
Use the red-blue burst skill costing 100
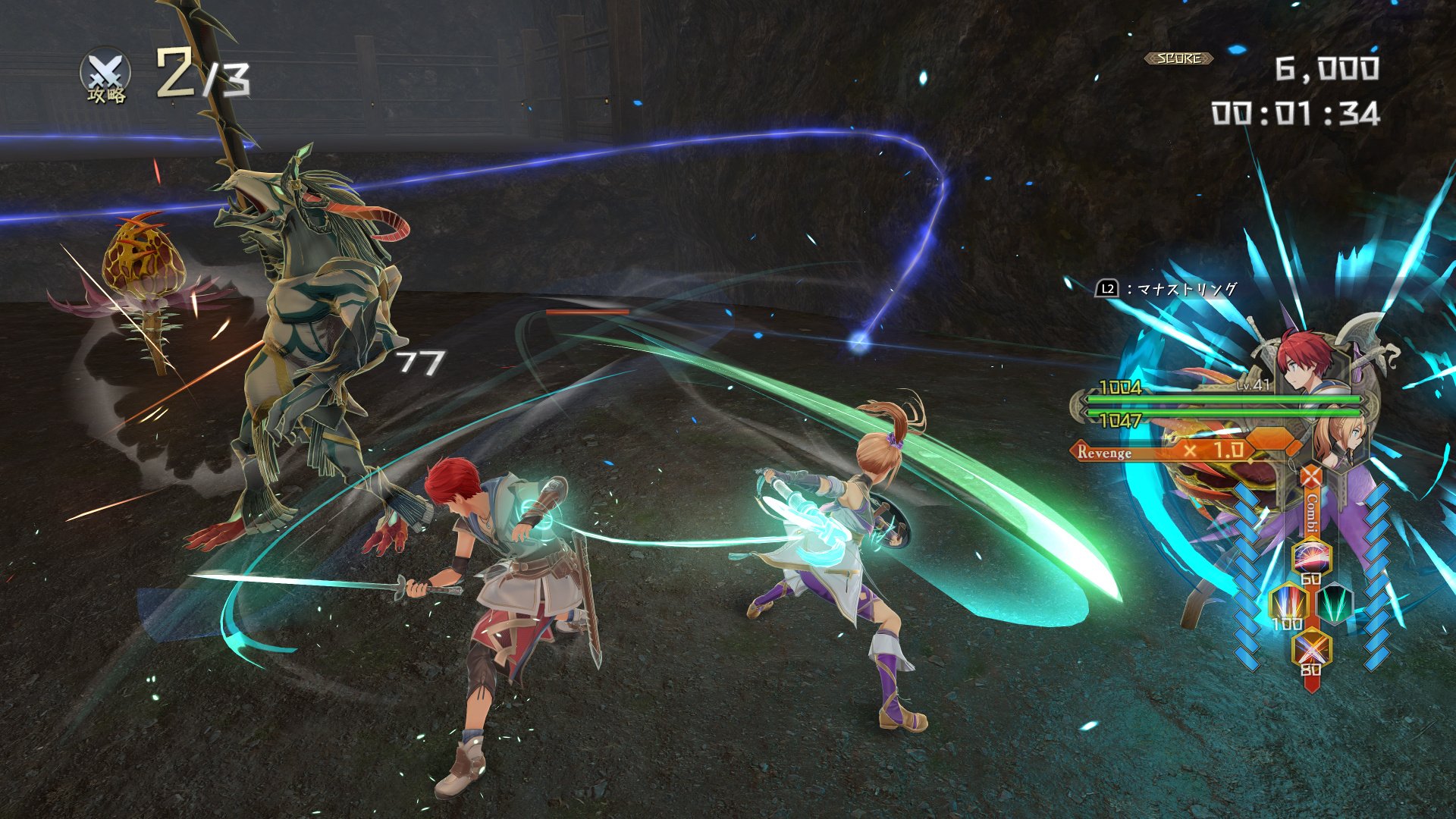[x=1288, y=604]
